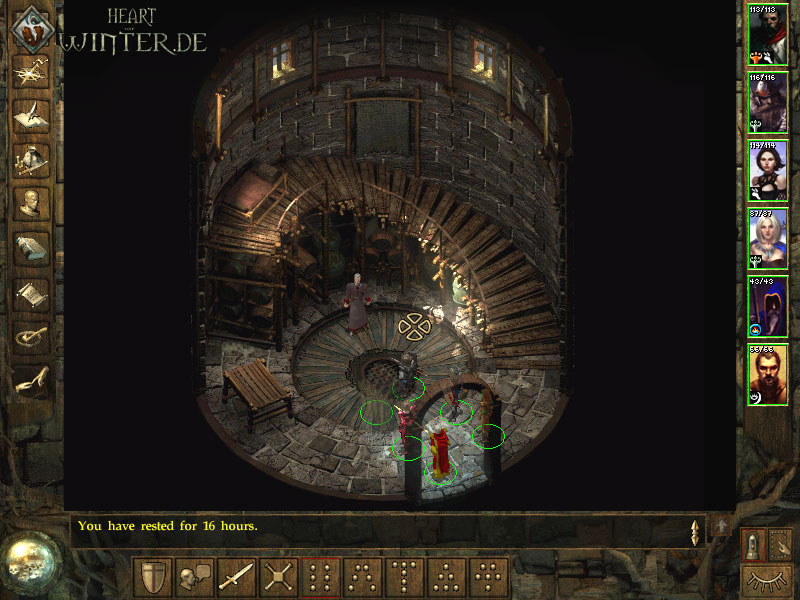Choose the sword attack action button
This screenshot has width=800, height=600.
237,577
